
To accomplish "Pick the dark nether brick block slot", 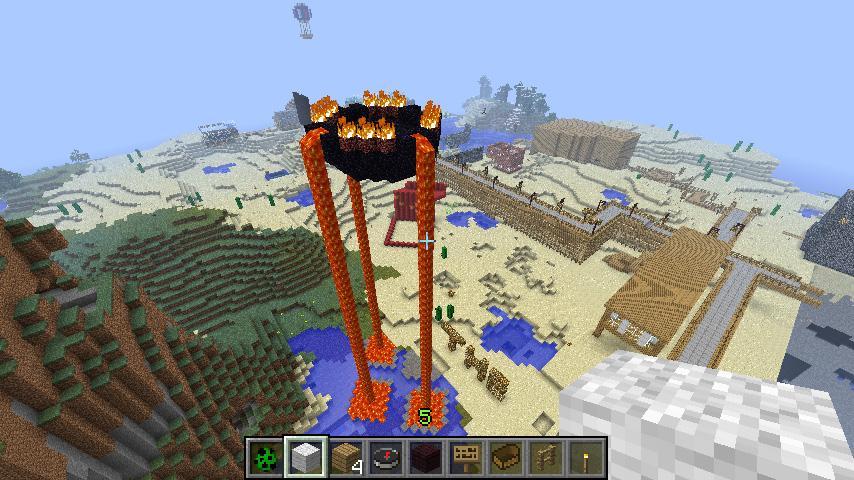I will pyautogui.click(x=425, y=458).
